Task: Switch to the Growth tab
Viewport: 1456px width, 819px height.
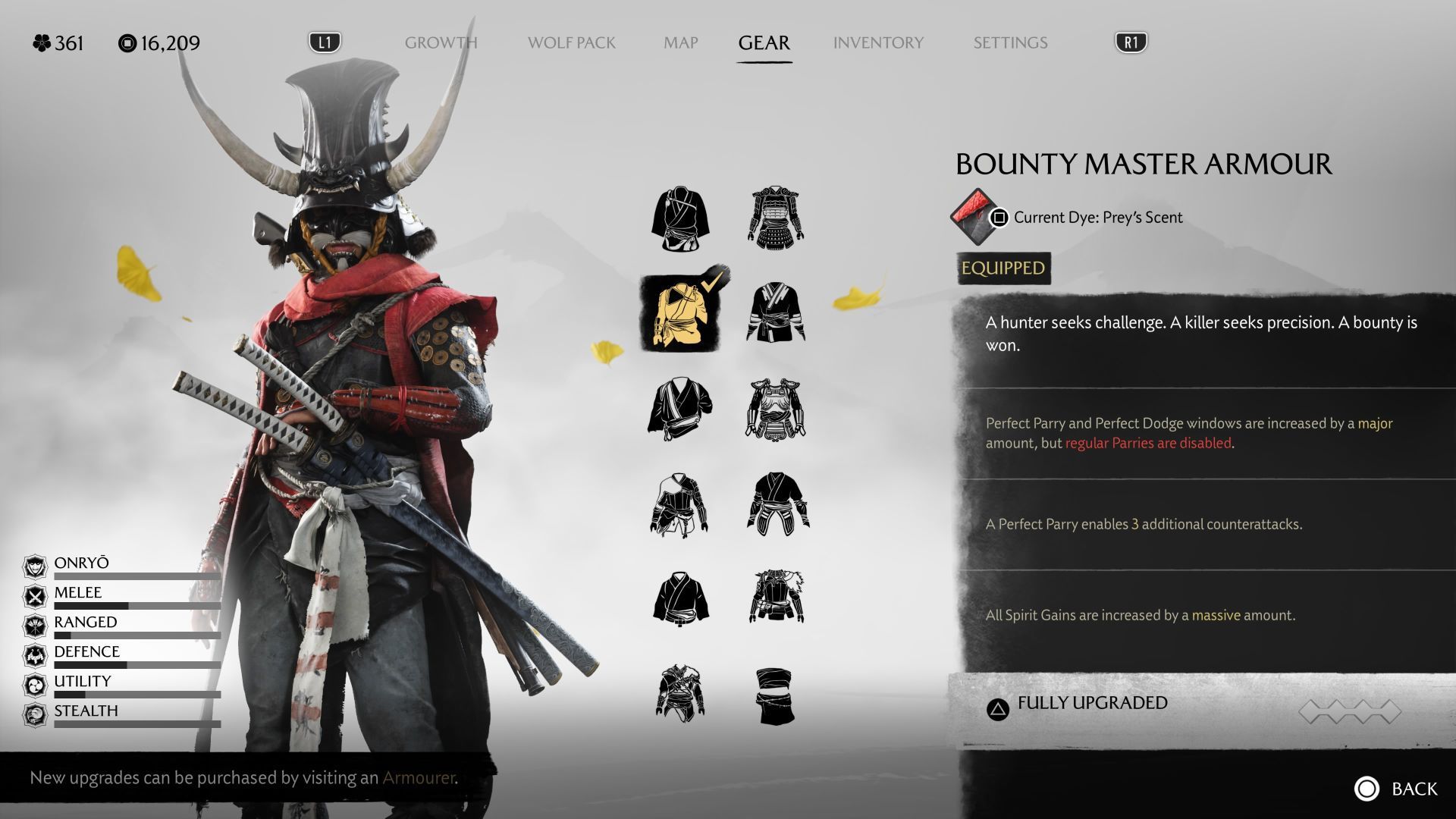Action: (441, 42)
